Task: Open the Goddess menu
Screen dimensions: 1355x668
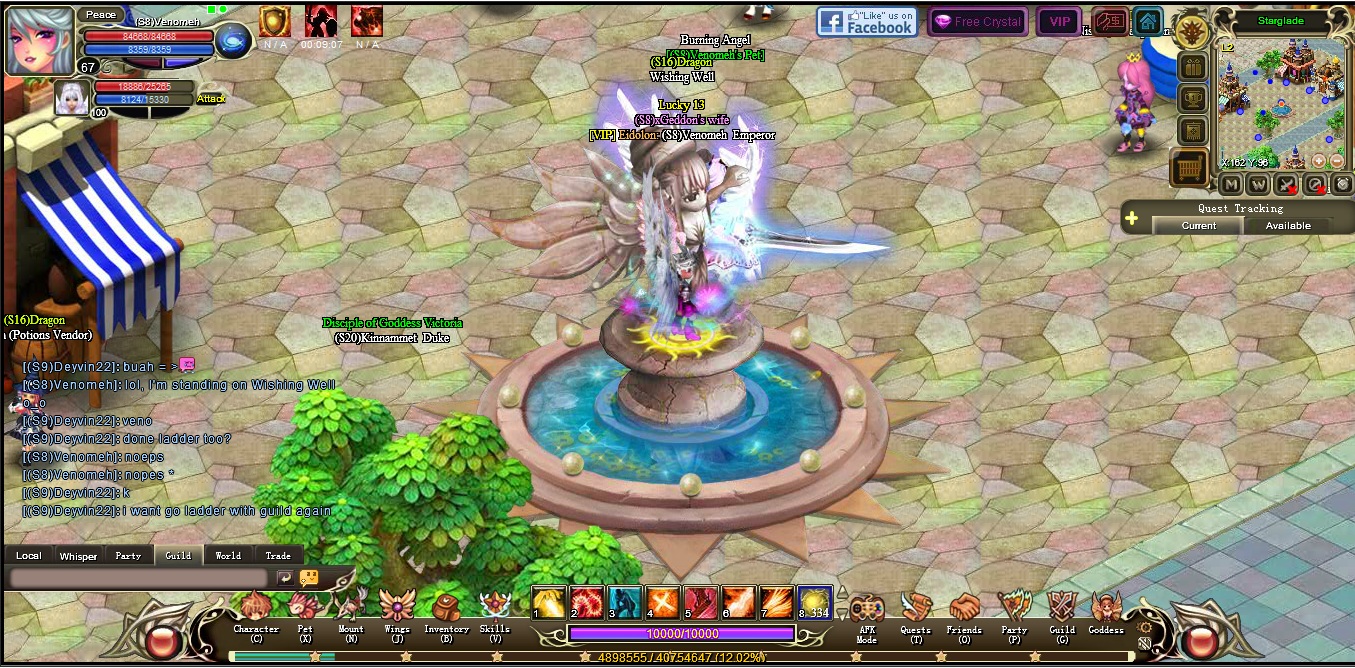Action: tap(1106, 612)
